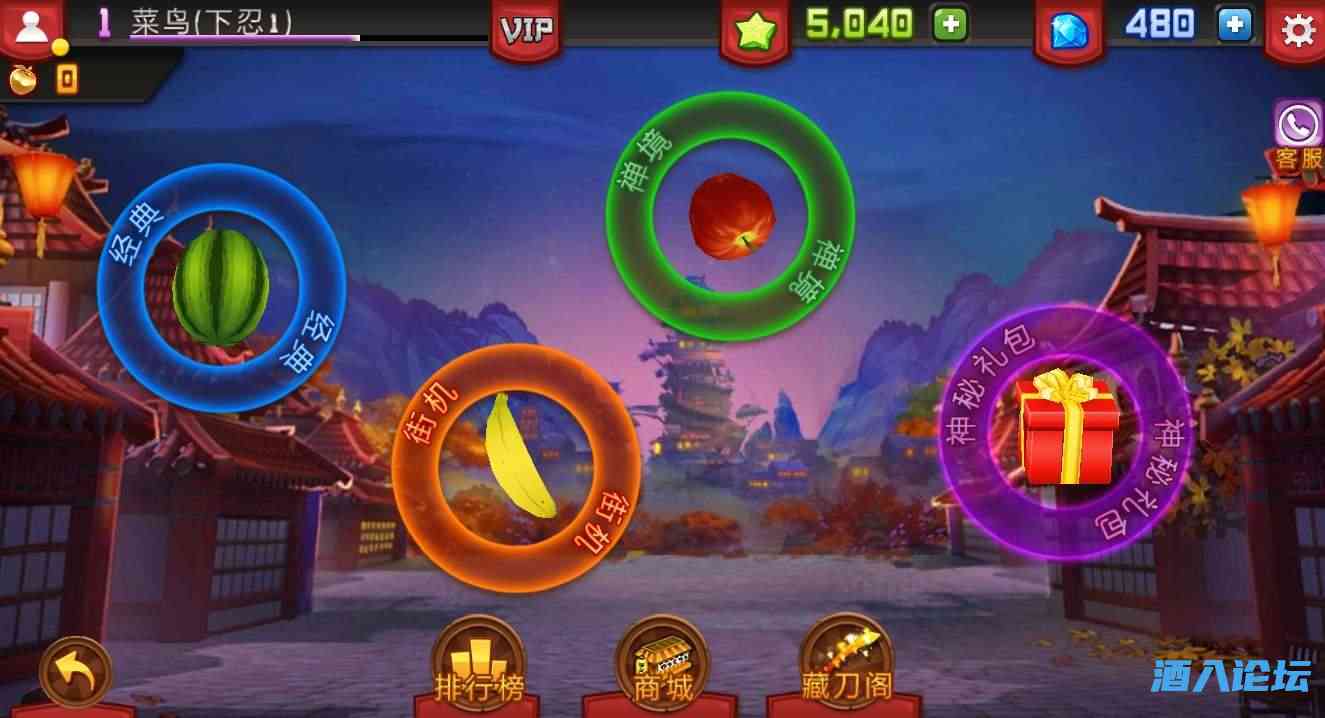Viewport: 1325px width, 718px height.
Task: Open the blade collection (藏刀阁)
Action: click(x=846, y=661)
